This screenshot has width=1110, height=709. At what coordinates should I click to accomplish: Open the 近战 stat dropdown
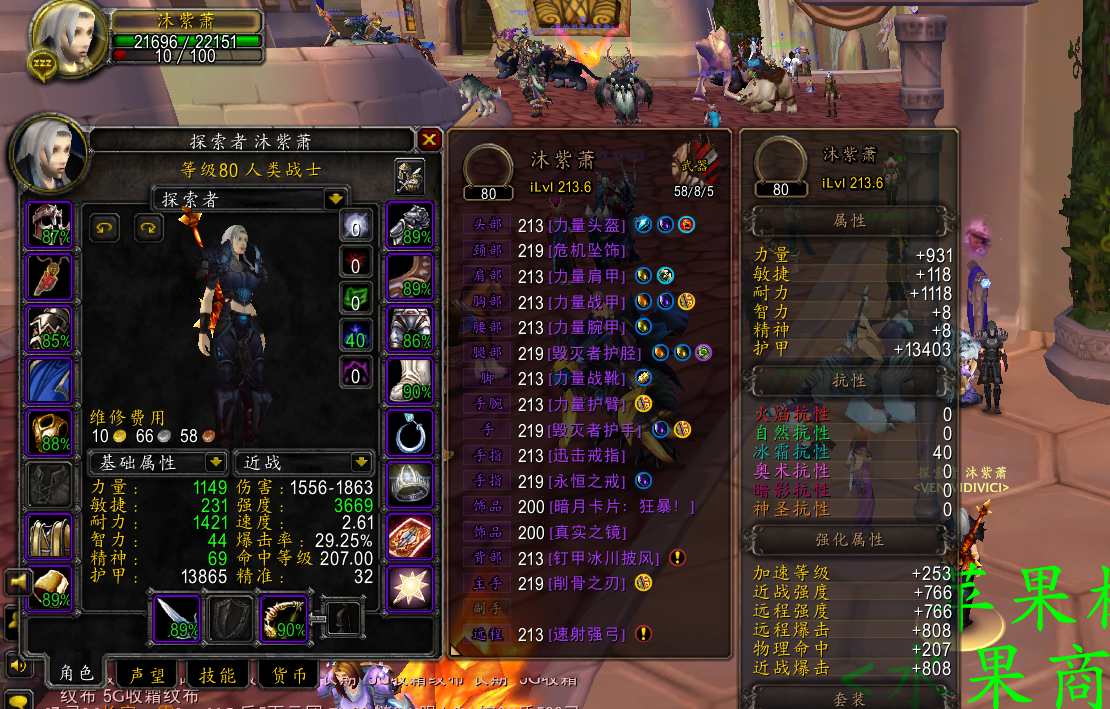361,462
